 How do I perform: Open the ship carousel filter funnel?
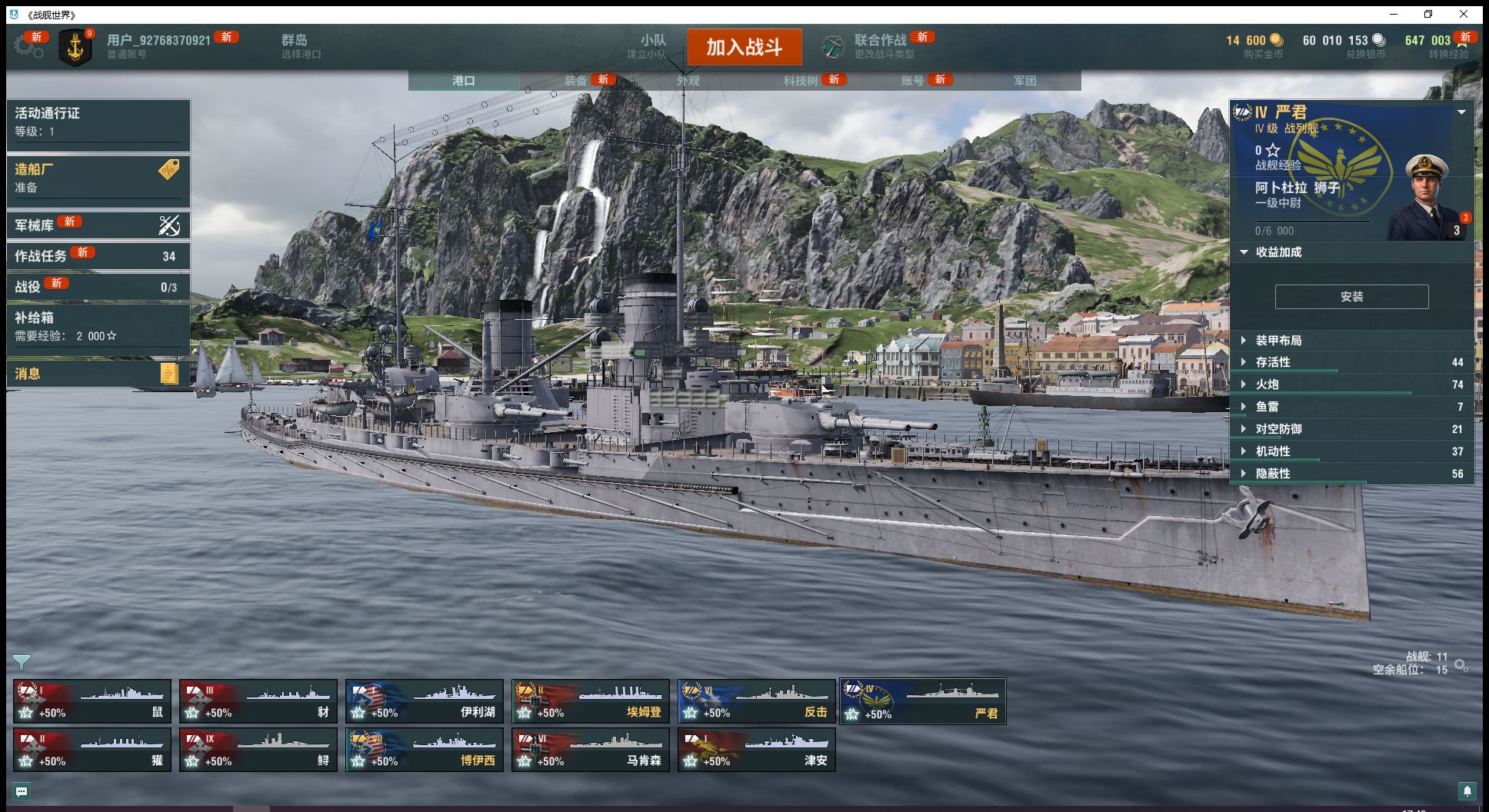(x=22, y=661)
